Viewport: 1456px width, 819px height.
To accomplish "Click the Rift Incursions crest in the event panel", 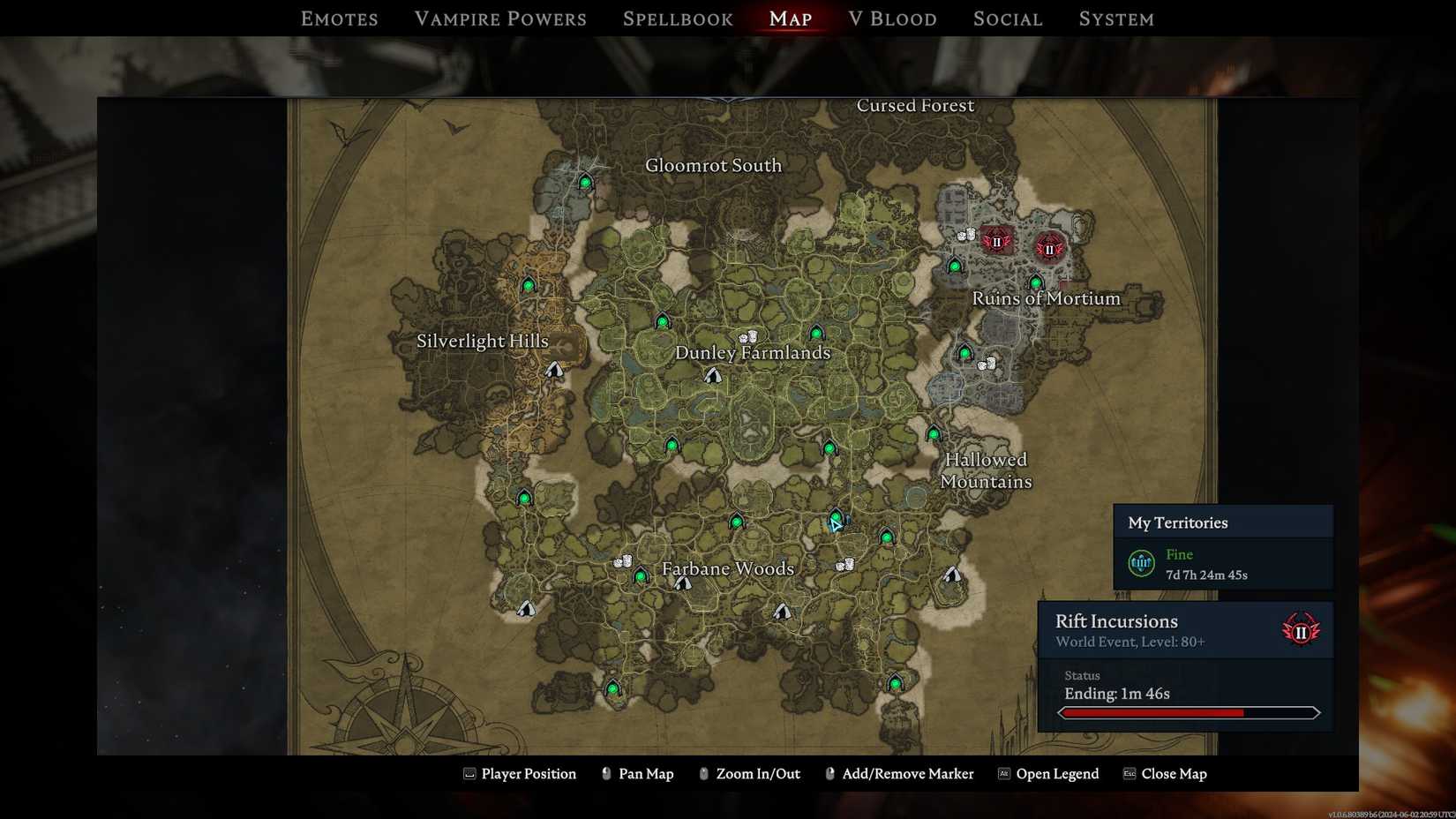I will pos(1301,629).
